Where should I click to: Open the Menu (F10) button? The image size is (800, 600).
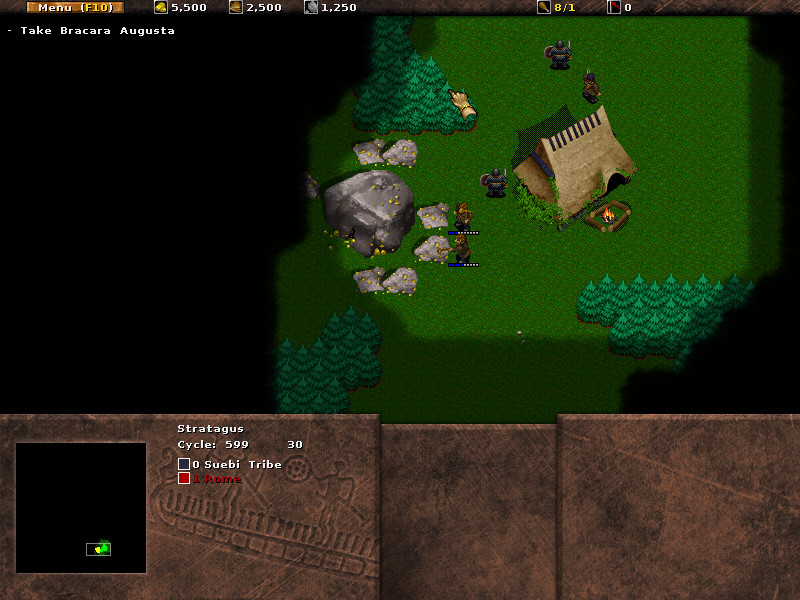tap(75, 8)
